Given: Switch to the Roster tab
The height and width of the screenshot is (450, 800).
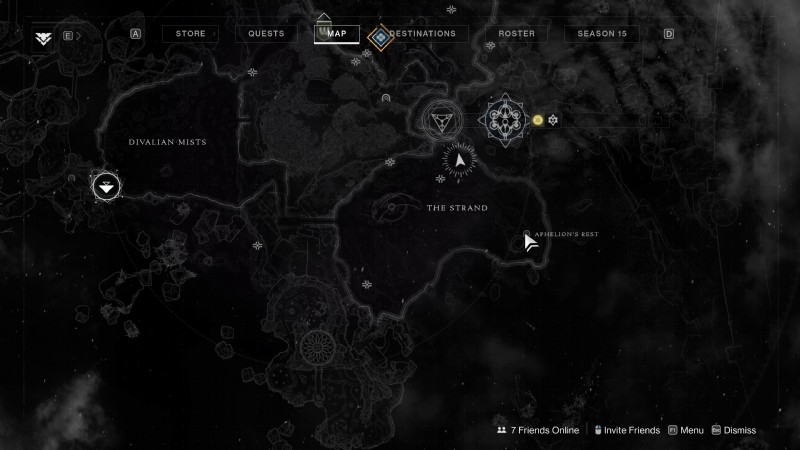Looking at the screenshot, I should [516, 33].
